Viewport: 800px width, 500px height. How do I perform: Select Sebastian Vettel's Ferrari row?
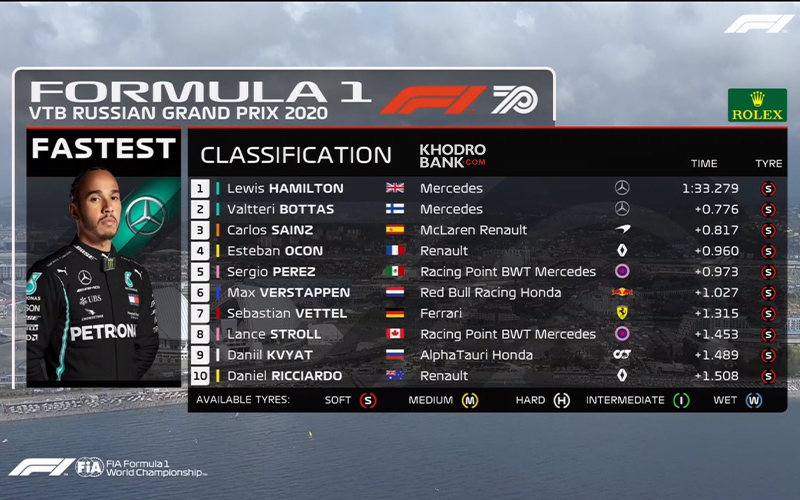(x=285, y=314)
